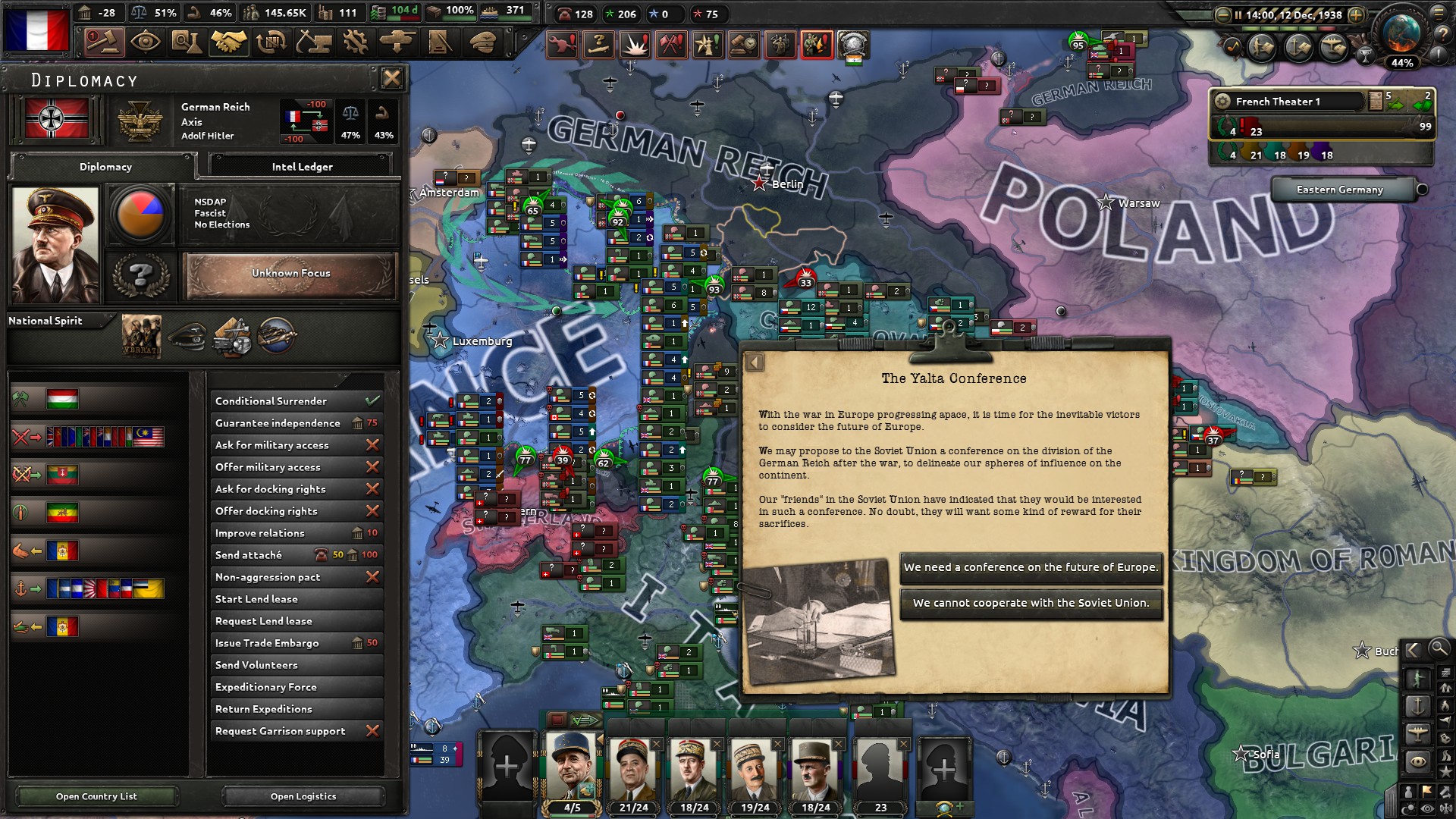Open the Construction anvil icon

pyautogui.click(x=311, y=42)
